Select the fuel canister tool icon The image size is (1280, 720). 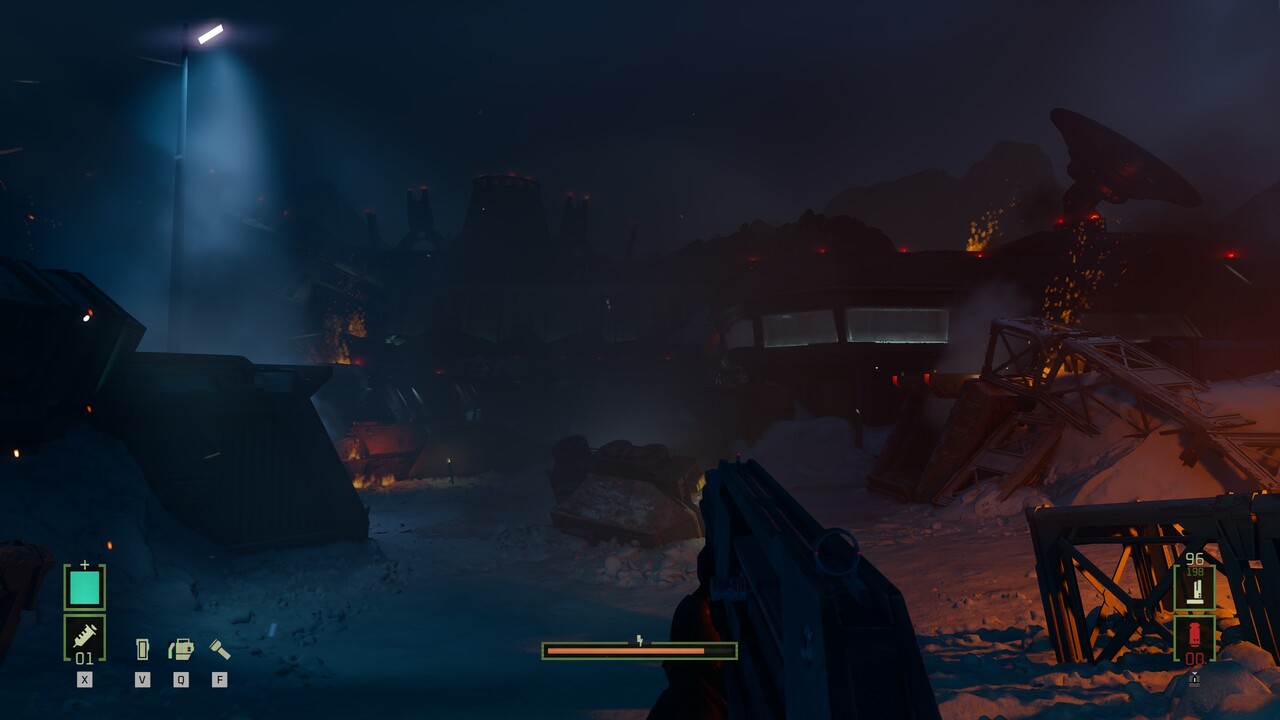pyautogui.click(x=181, y=650)
